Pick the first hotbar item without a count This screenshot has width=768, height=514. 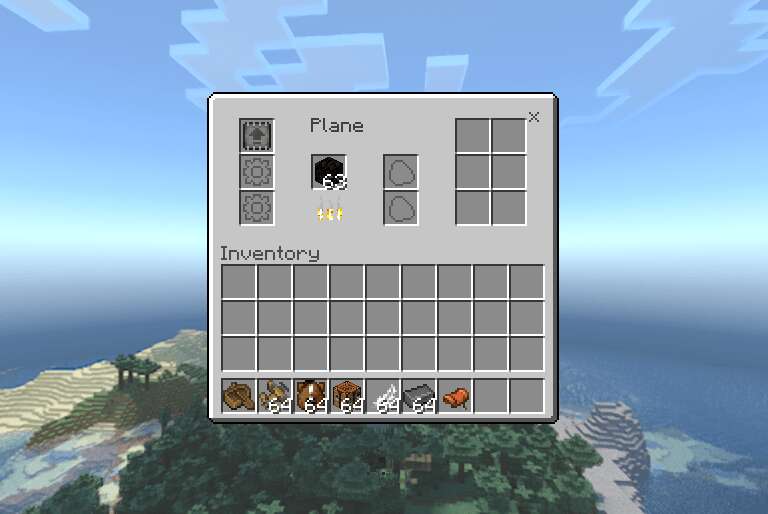[x=238, y=397]
